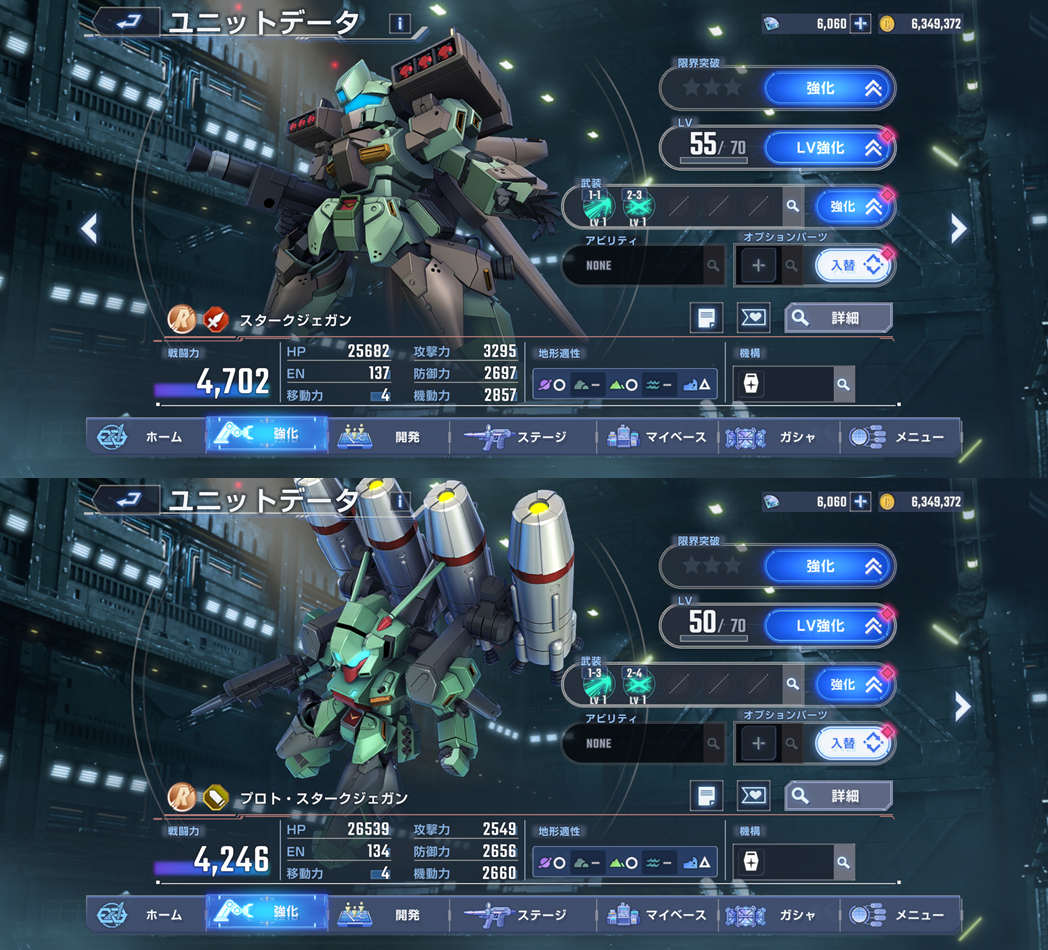
Task: Select the 1-3 weapon icon
Action: tap(598, 684)
